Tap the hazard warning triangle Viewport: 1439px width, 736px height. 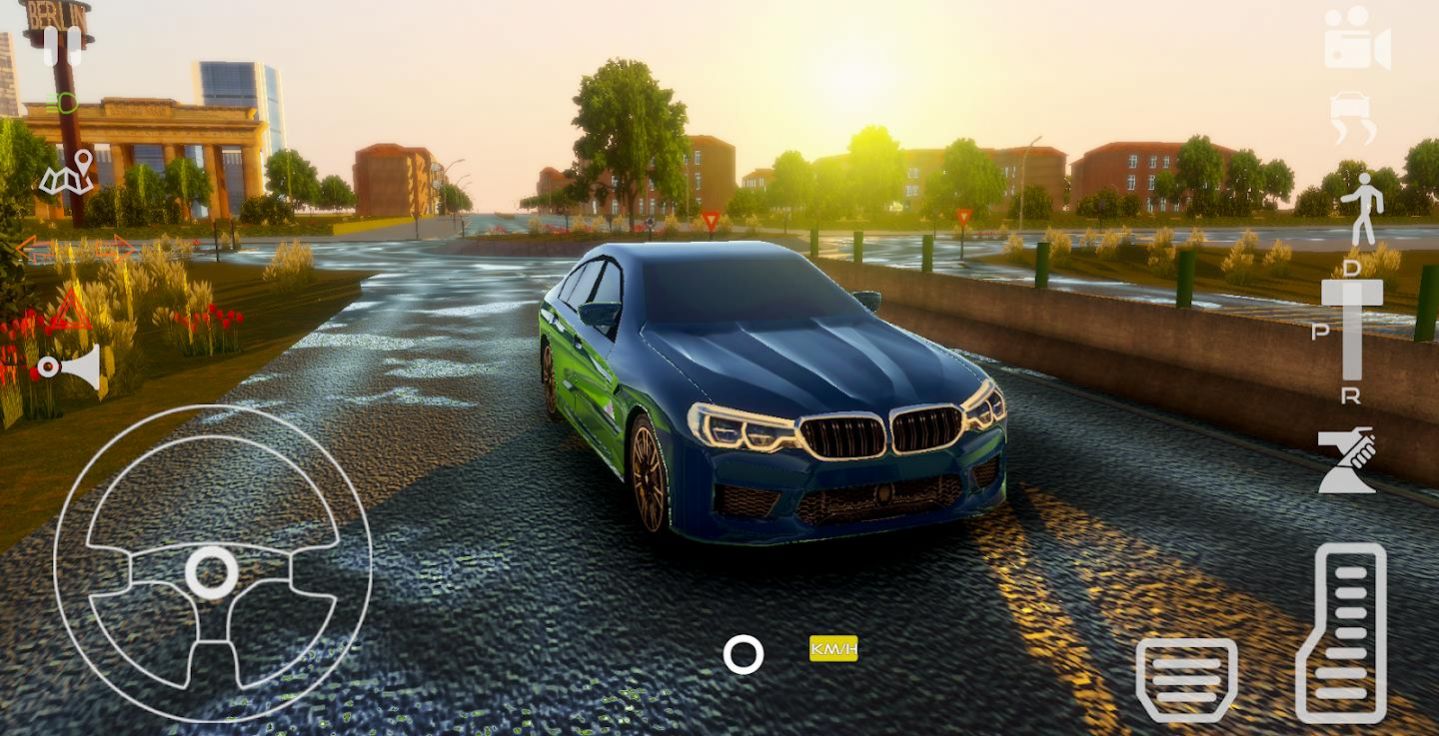coord(70,310)
